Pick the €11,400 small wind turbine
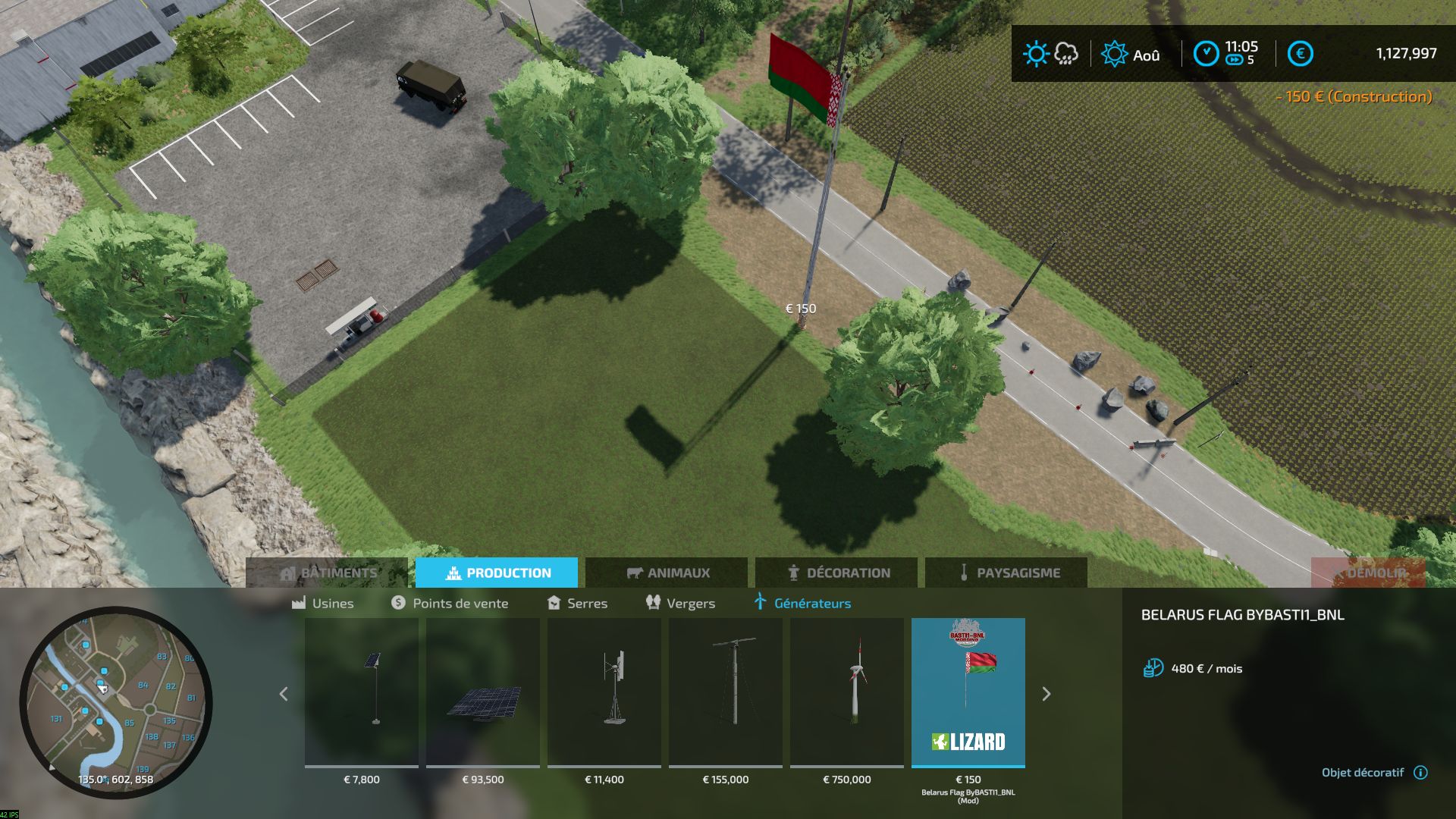1456x819 pixels. point(604,692)
